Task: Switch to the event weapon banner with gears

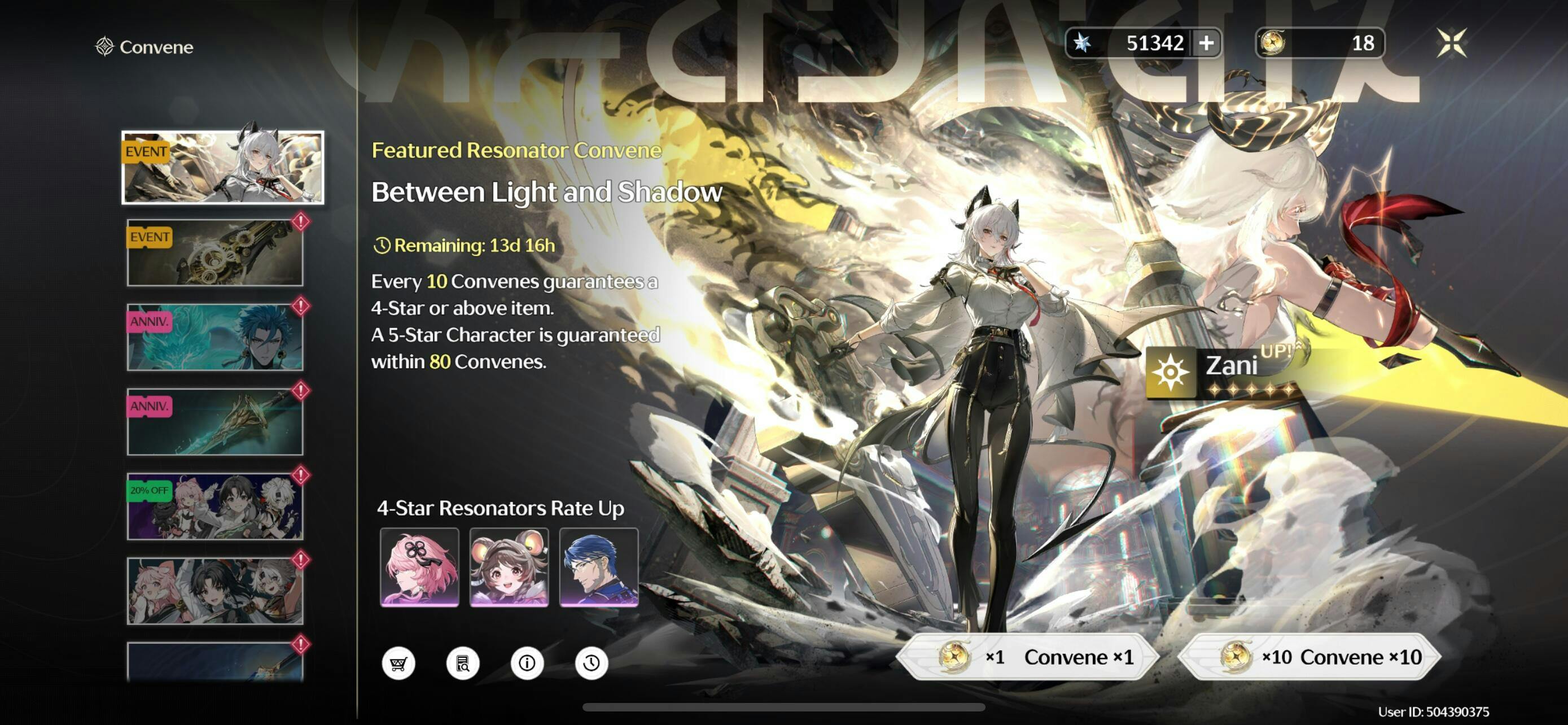Action: (x=215, y=252)
